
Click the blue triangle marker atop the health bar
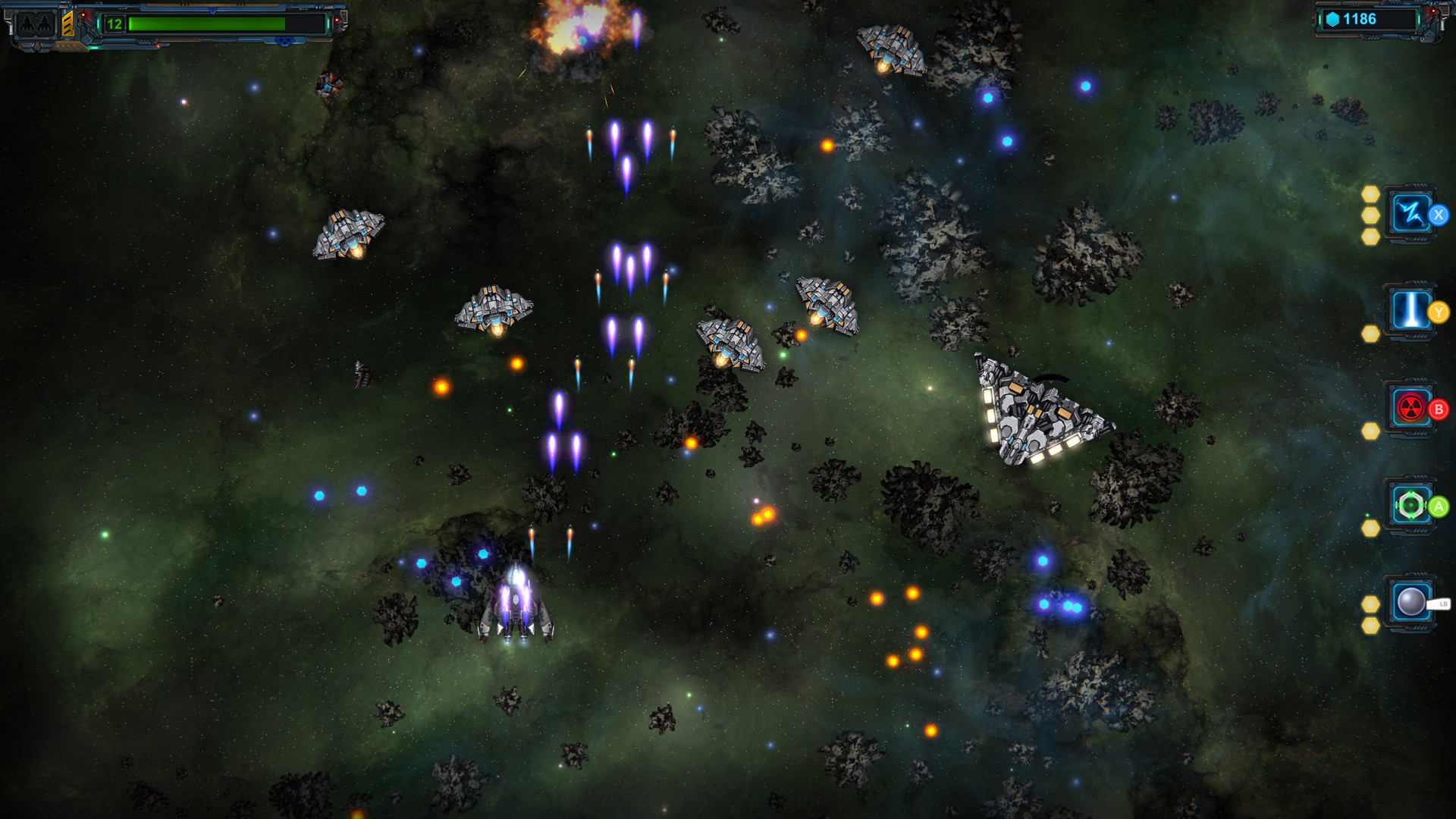click(212, 11)
